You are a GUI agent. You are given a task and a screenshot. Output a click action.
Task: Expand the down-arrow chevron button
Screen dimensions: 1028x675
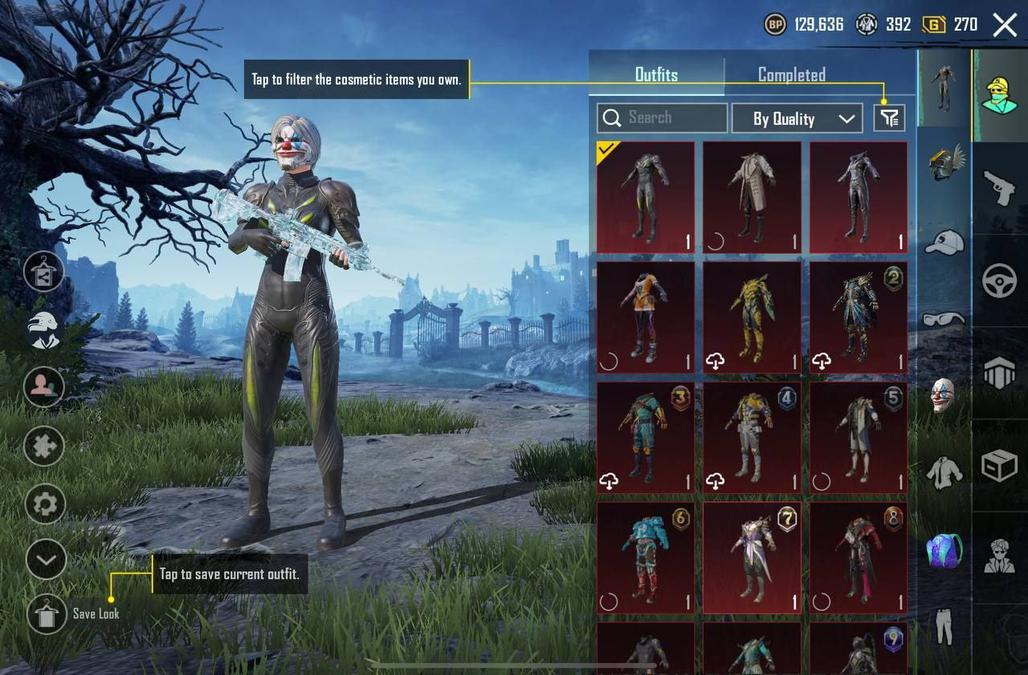point(45,559)
